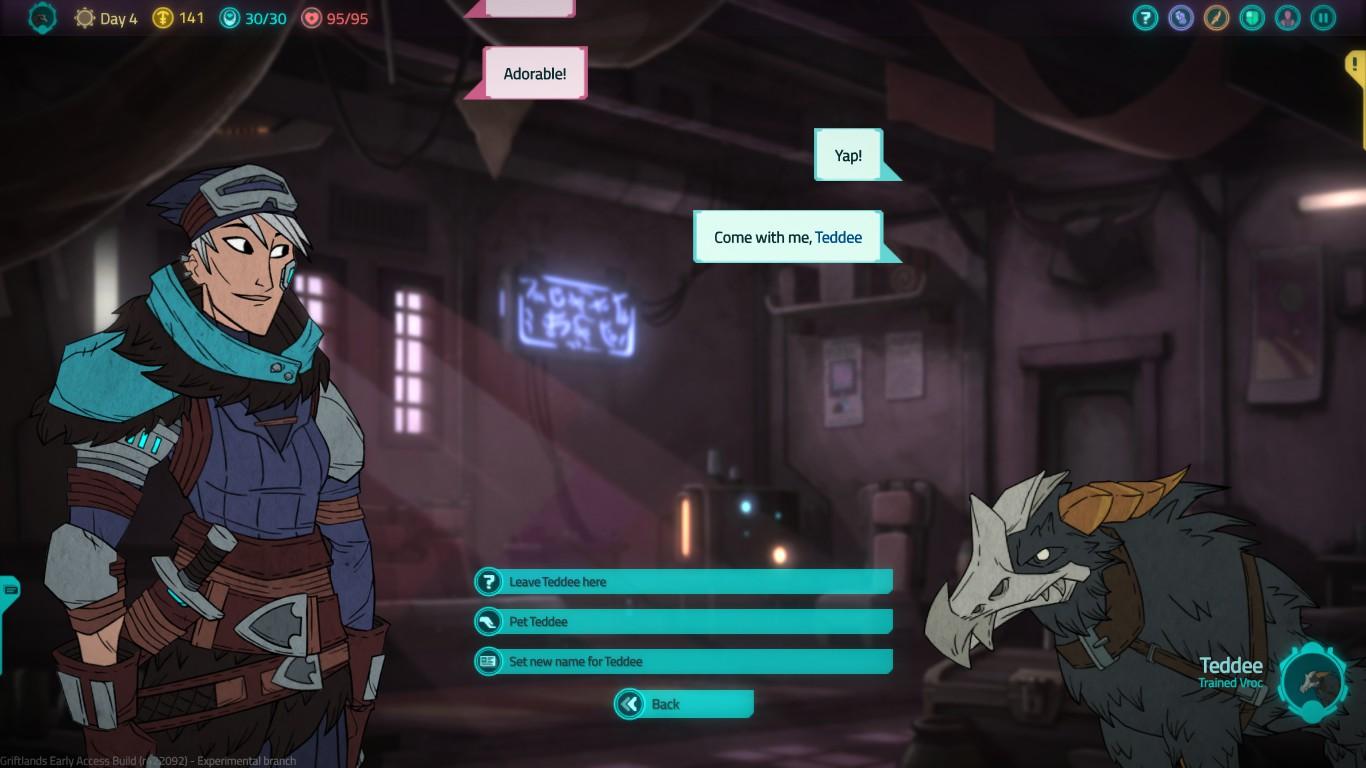Choose "Leave Teddee here" dialogue option
The width and height of the screenshot is (1366, 768).
(x=683, y=582)
